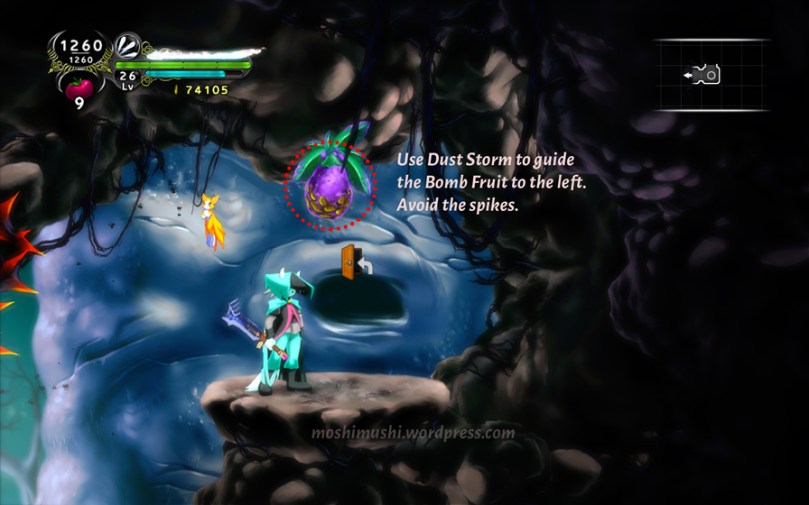Image resolution: width=809 pixels, height=505 pixels.
Task: Select the red healing fruit item icon
Action: coord(78,86)
